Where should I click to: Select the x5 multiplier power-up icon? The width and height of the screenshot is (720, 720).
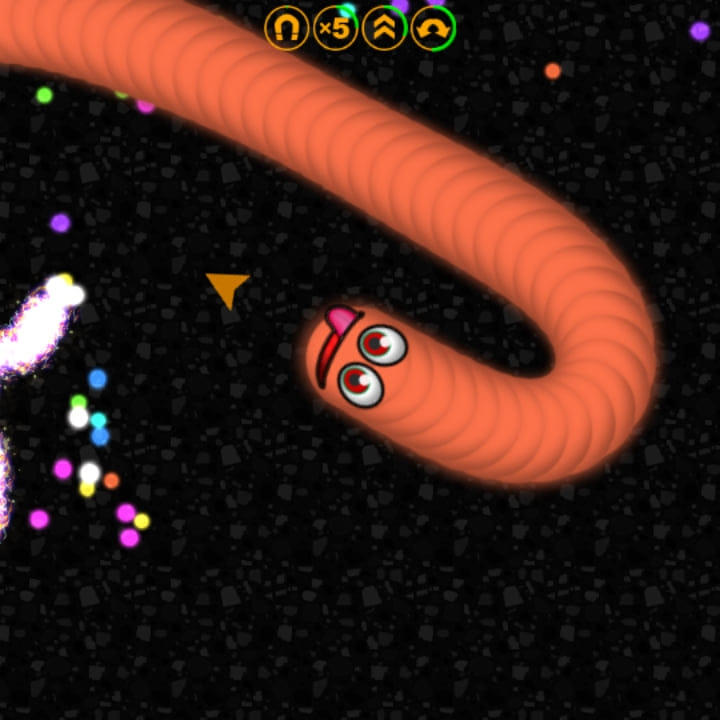[335, 27]
